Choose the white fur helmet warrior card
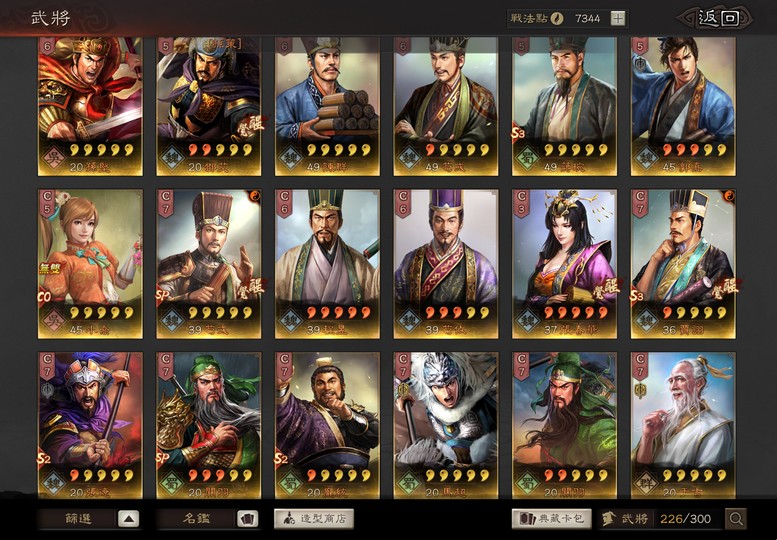The width and height of the screenshot is (777, 540). coord(445,420)
